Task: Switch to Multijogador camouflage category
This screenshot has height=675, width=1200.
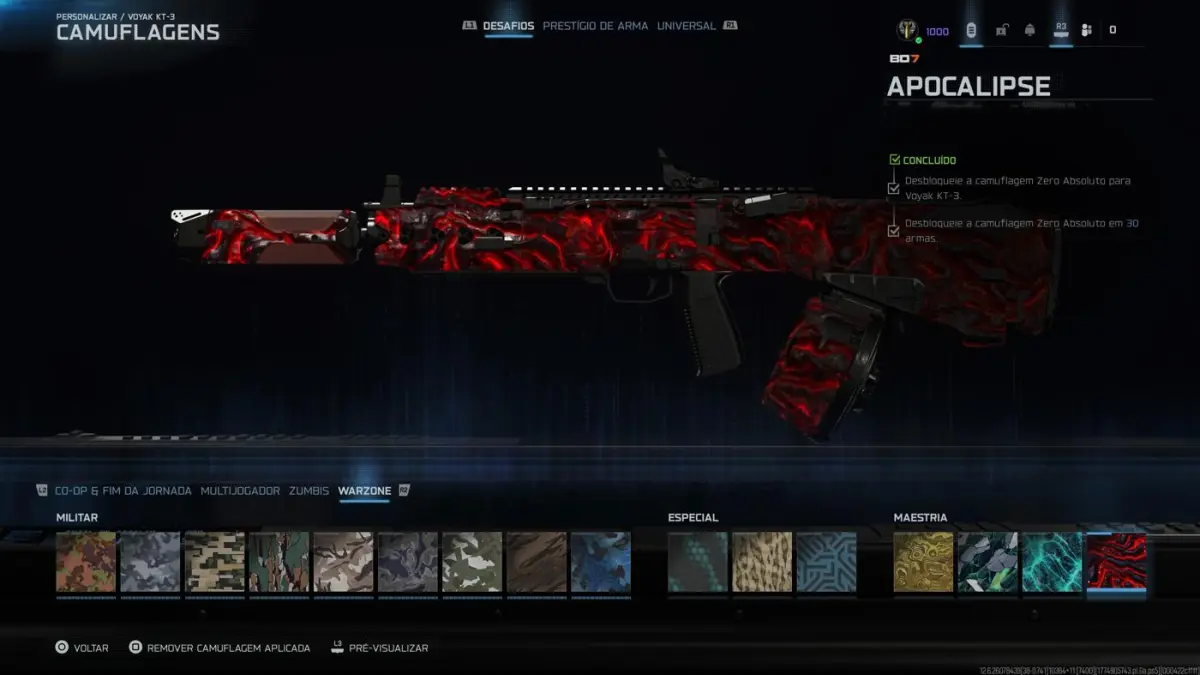Action: [240, 491]
